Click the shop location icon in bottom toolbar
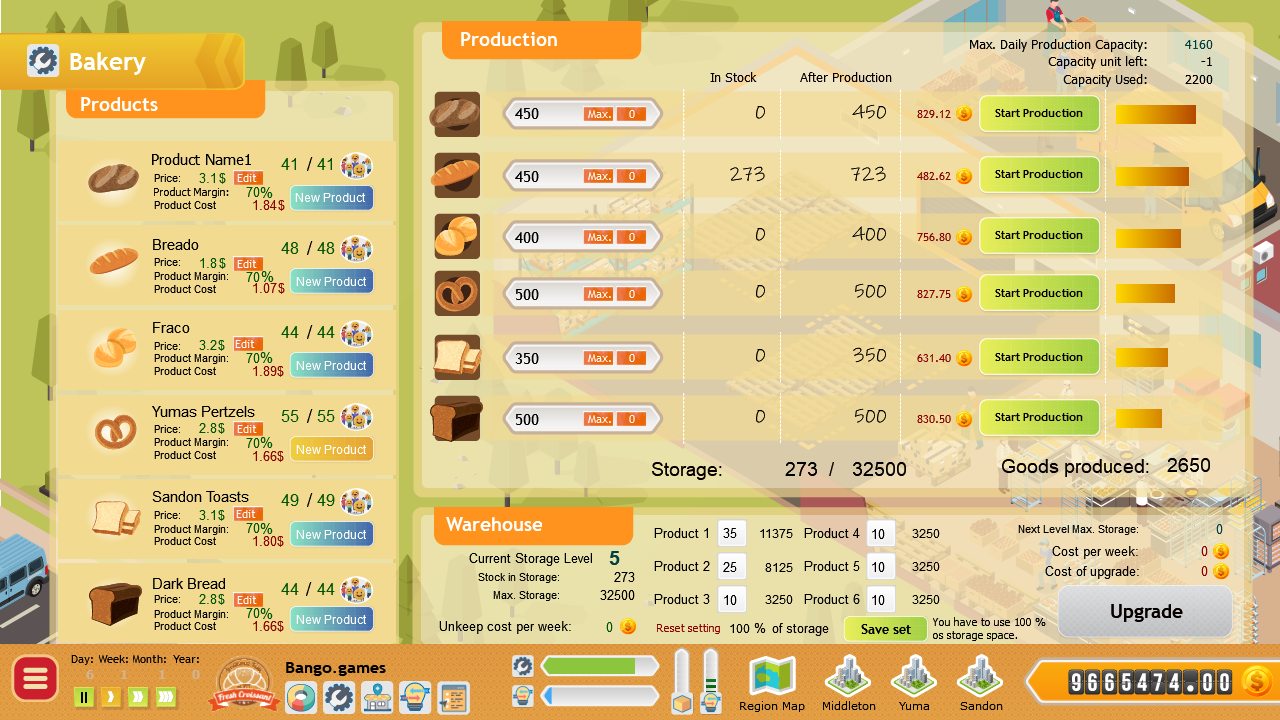 (377, 697)
